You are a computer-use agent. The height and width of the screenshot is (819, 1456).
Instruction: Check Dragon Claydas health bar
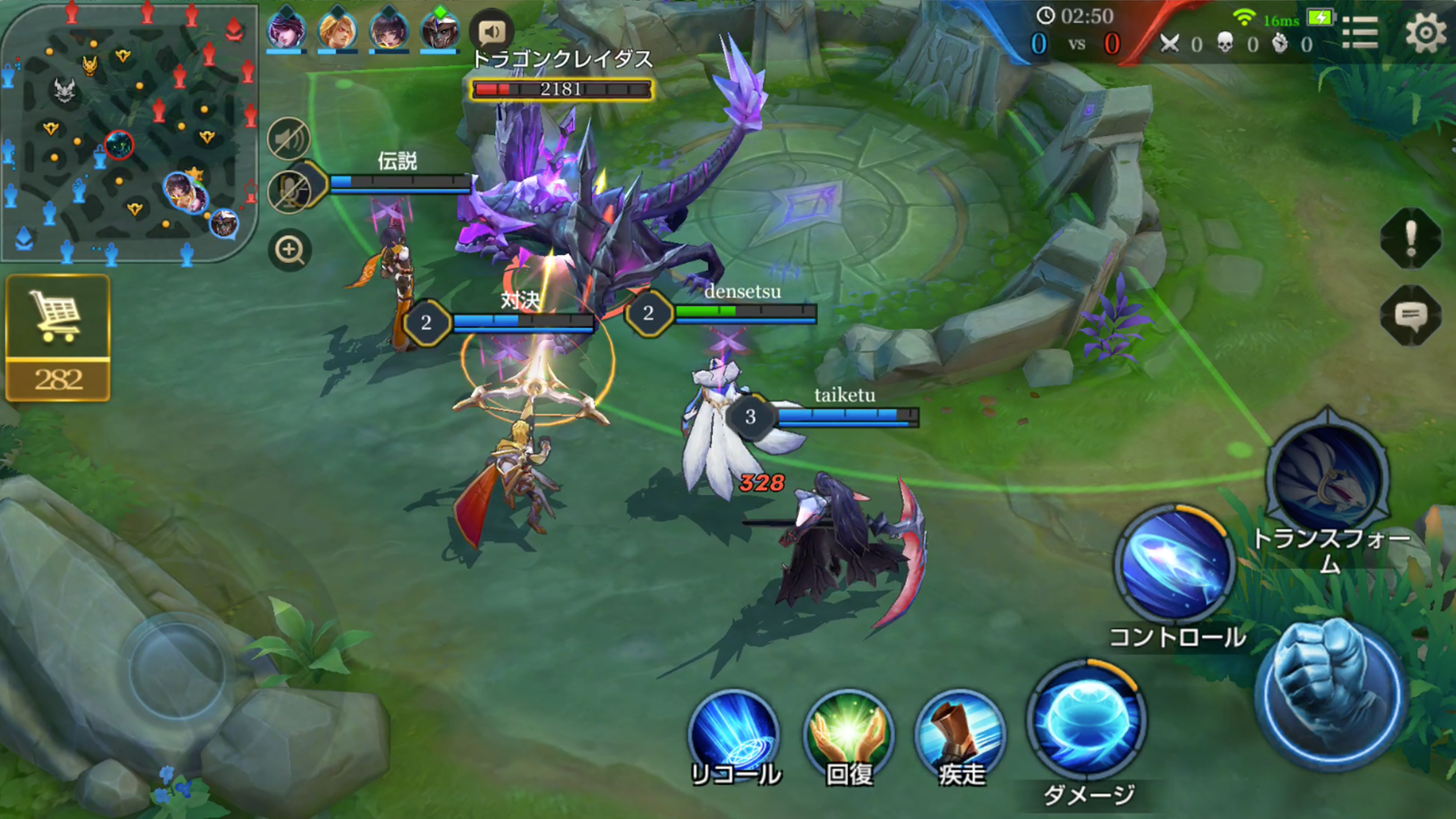pyautogui.click(x=561, y=90)
